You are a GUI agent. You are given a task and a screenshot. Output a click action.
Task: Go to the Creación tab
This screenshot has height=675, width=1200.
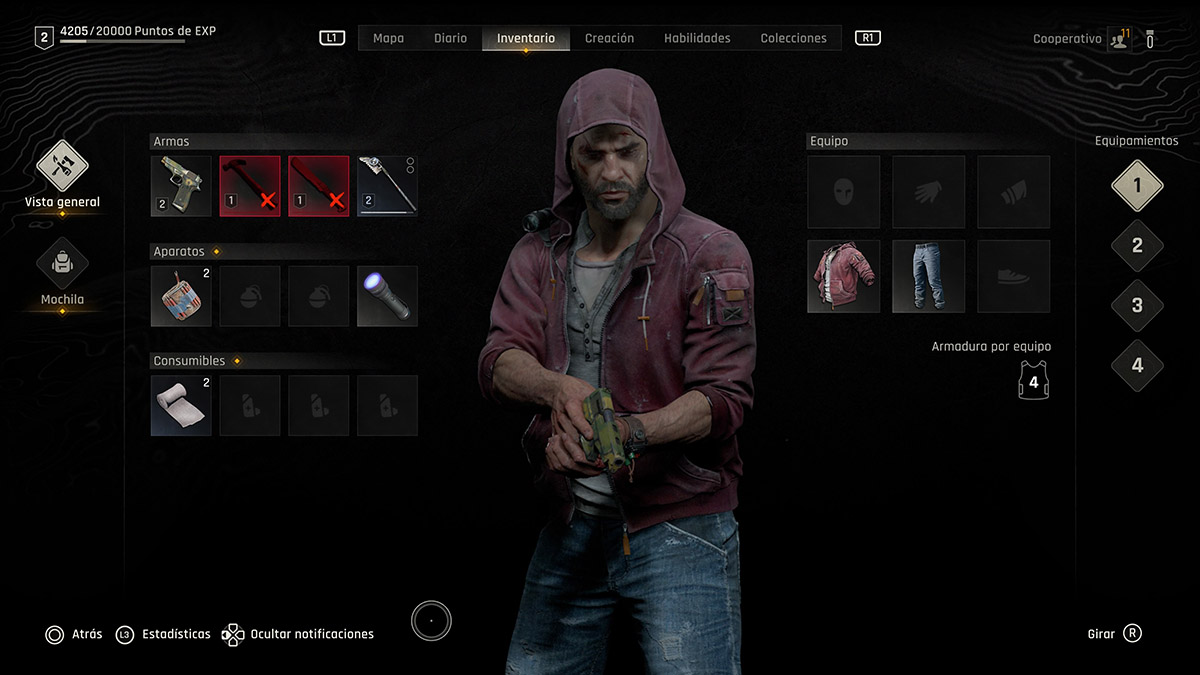coord(609,38)
